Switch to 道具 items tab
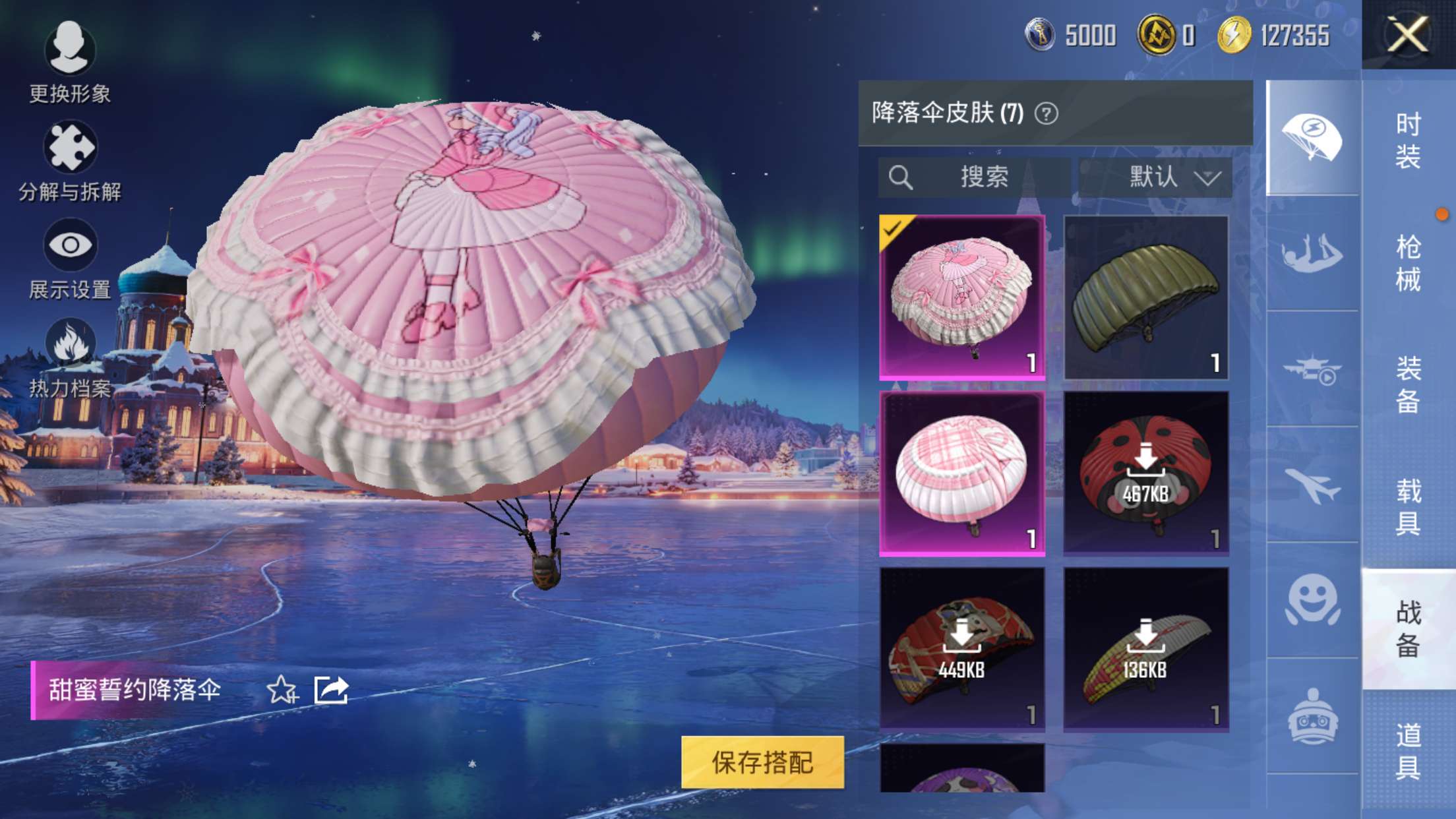The height and width of the screenshot is (819, 1456). coord(1408,750)
